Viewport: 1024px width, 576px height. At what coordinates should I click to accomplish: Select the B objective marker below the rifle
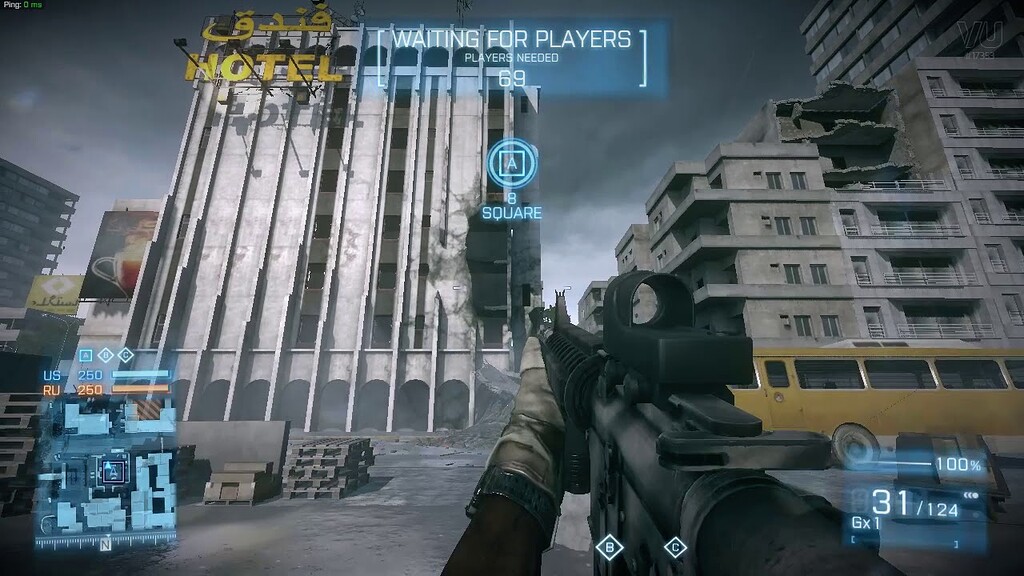point(608,547)
